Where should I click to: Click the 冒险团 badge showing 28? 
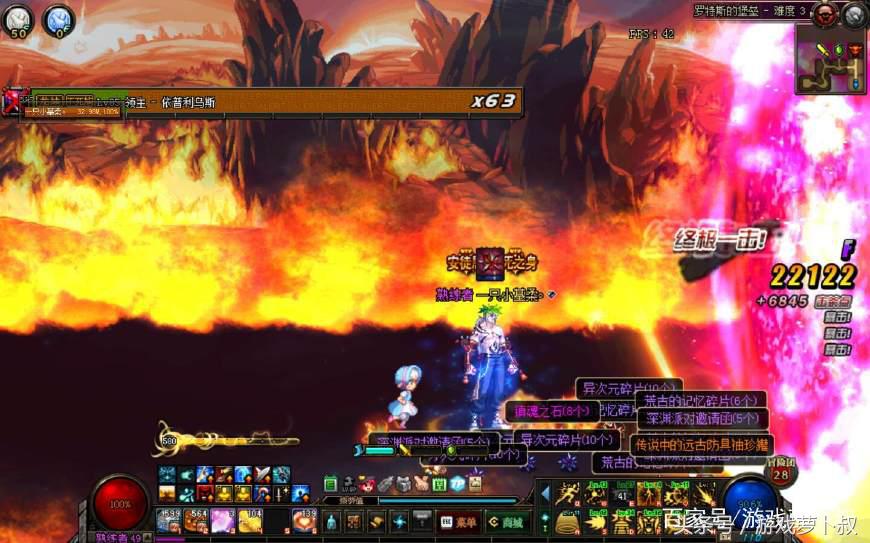tap(781, 475)
